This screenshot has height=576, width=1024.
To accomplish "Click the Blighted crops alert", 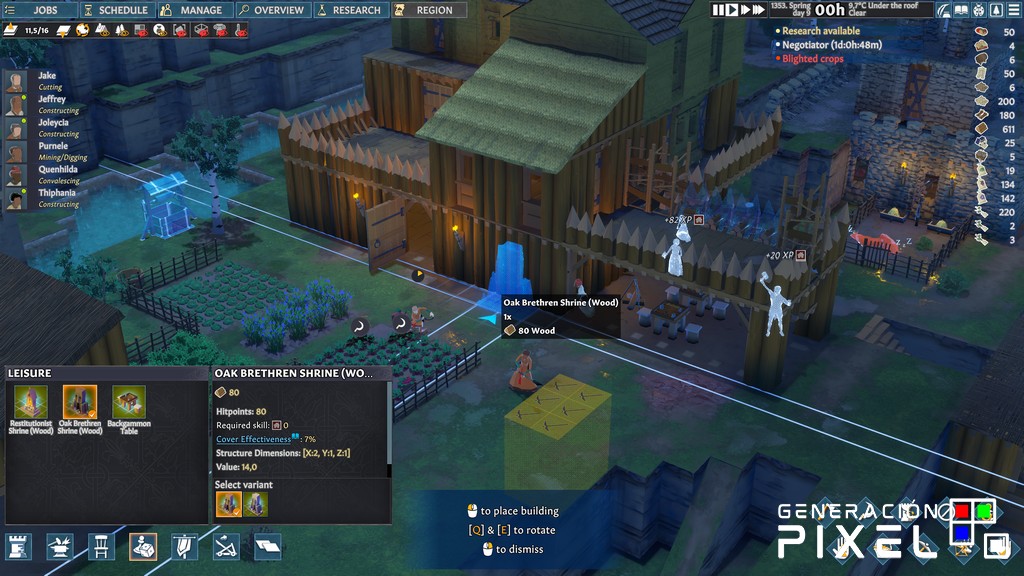I will (812, 59).
